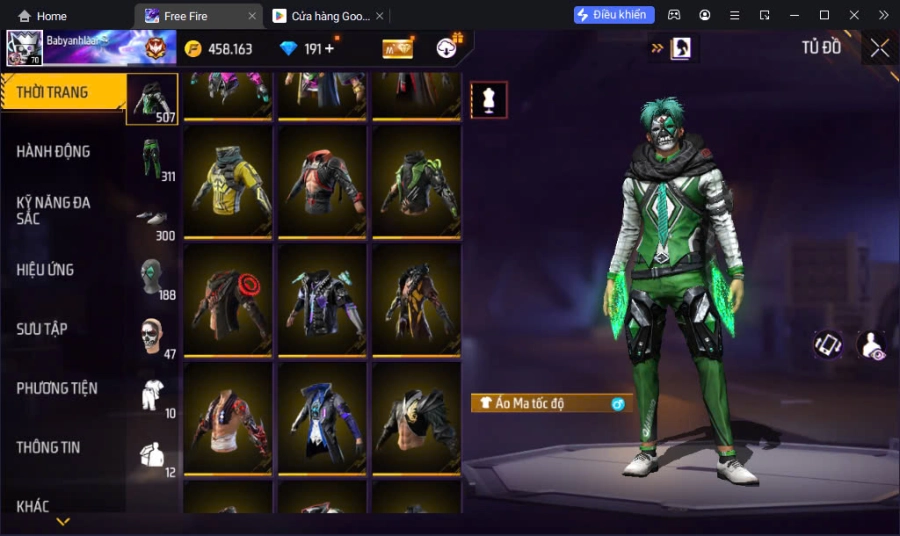Click the mannequin outfit-set icon
Image resolution: width=900 pixels, height=536 pixels.
[x=489, y=100]
